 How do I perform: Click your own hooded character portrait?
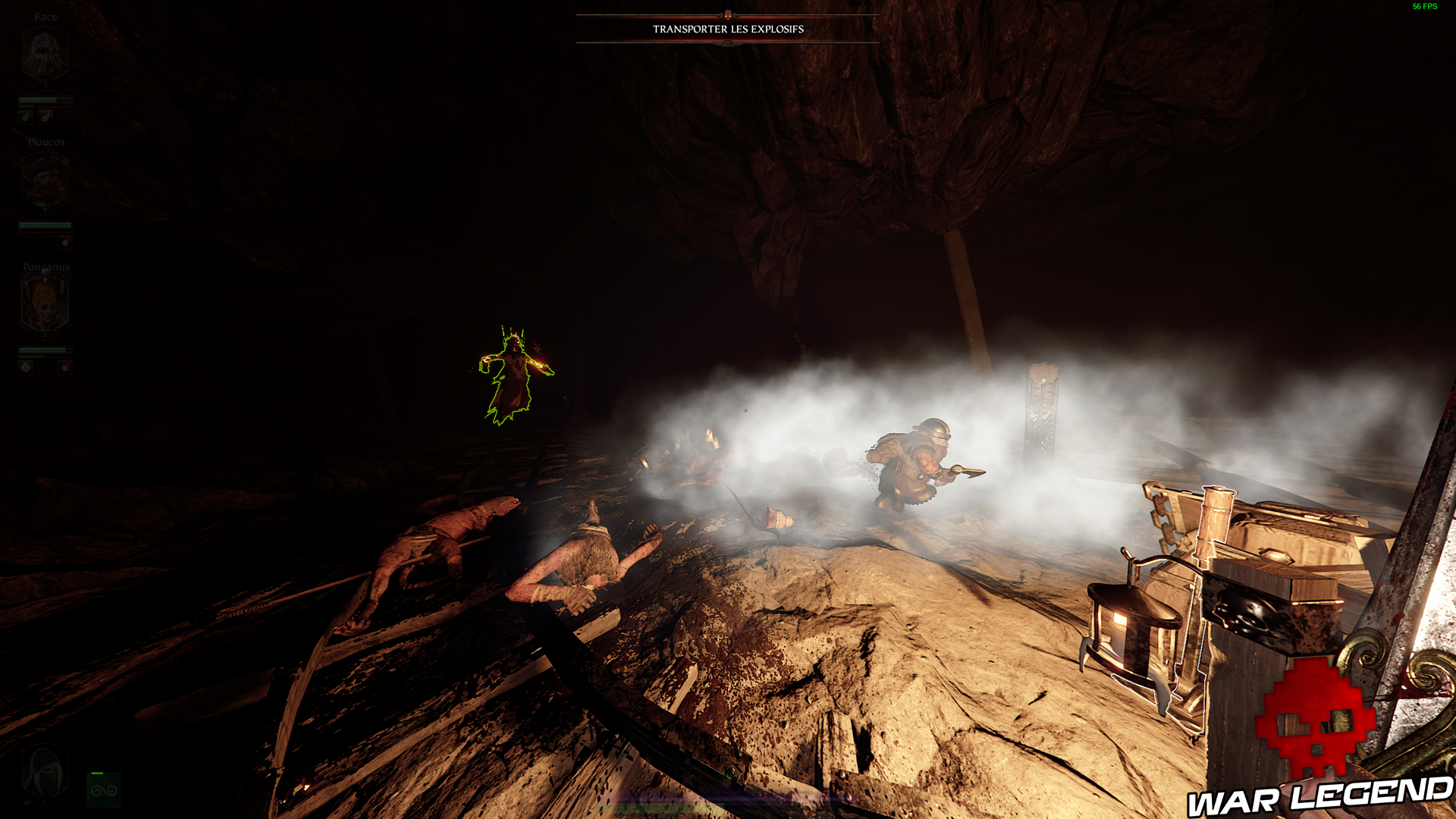44,772
